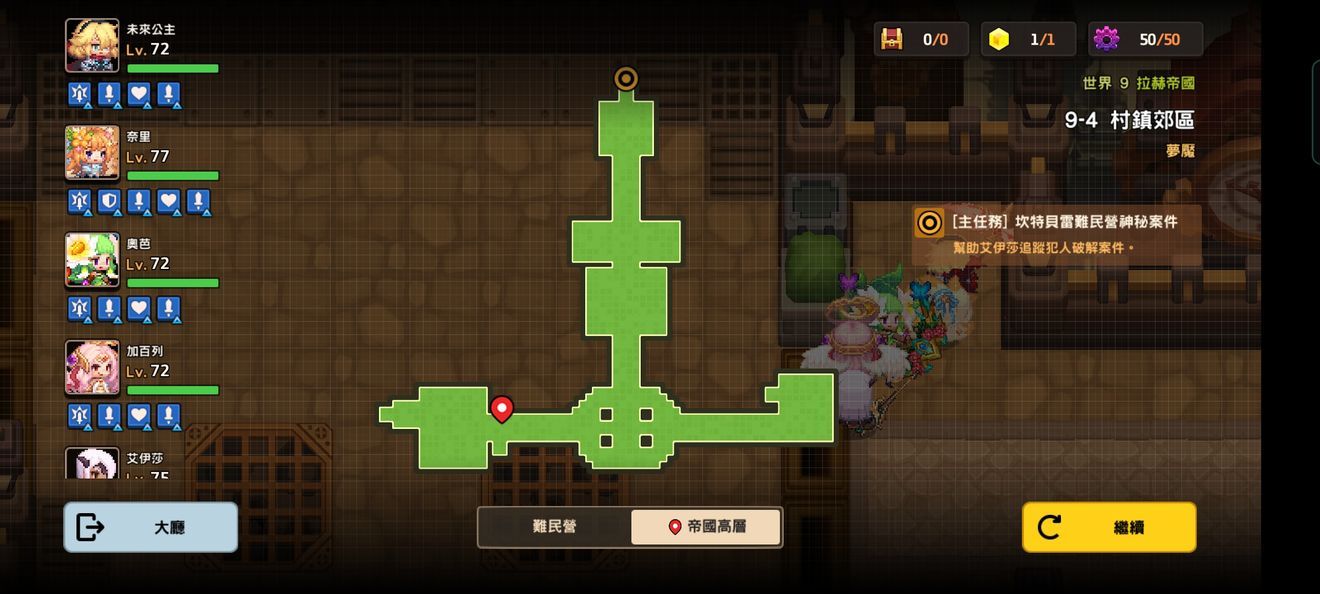Pick the 加百列 hero portrait
This screenshot has height=594, width=1320.
92,367
